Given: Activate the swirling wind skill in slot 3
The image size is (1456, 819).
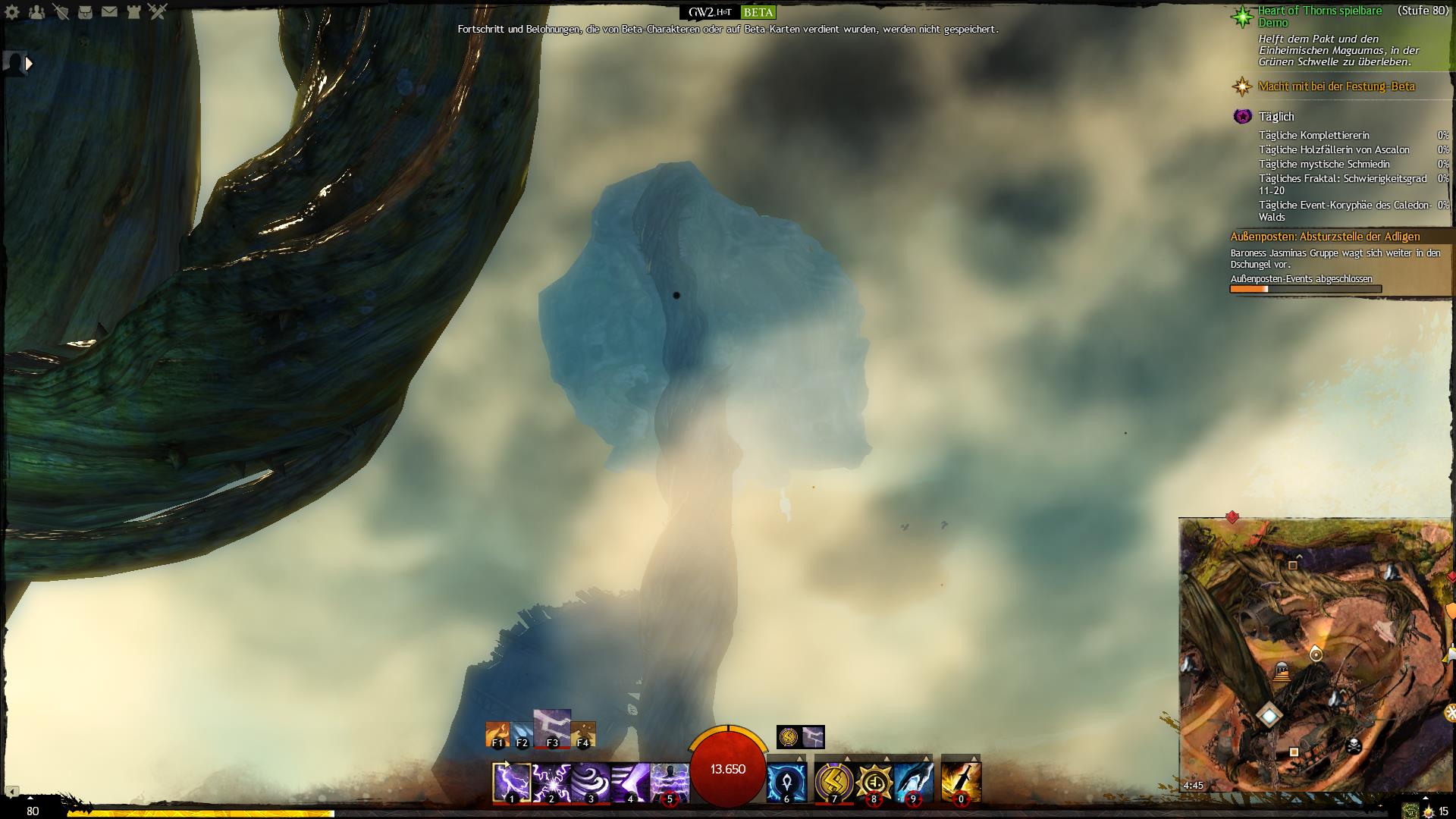Looking at the screenshot, I should (x=591, y=782).
